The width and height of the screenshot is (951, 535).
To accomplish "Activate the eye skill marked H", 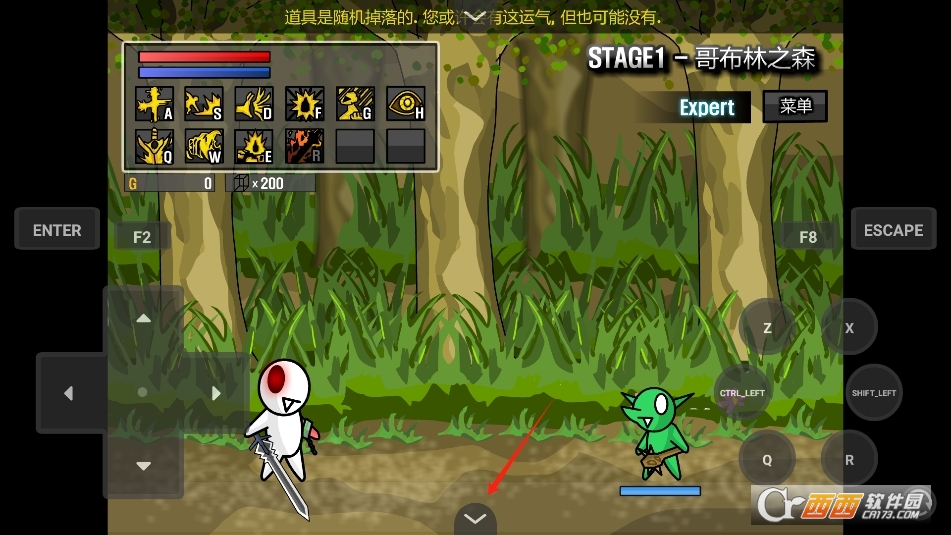I will [x=405, y=104].
